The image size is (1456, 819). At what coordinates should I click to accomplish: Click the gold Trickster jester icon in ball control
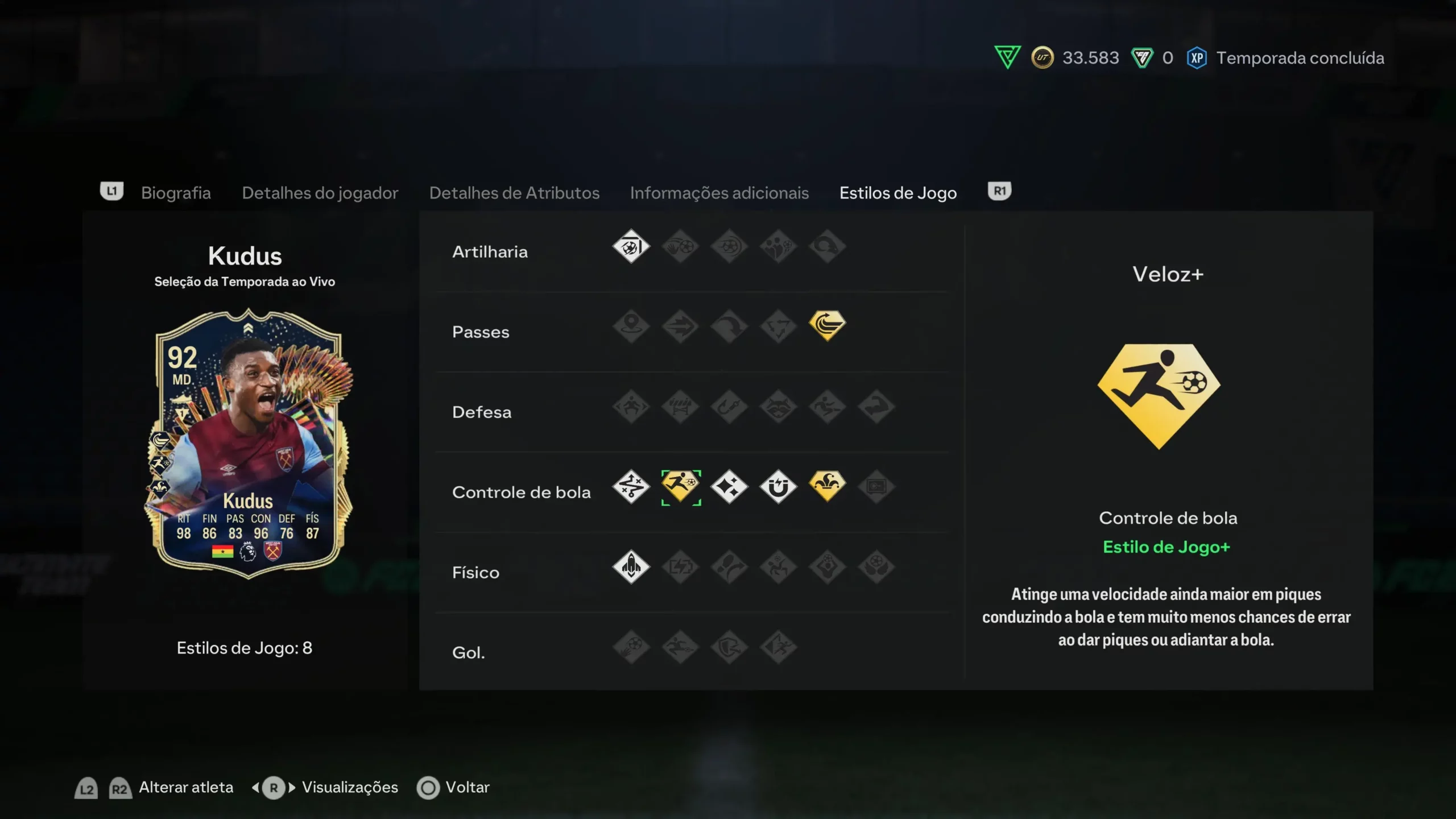[x=827, y=486]
